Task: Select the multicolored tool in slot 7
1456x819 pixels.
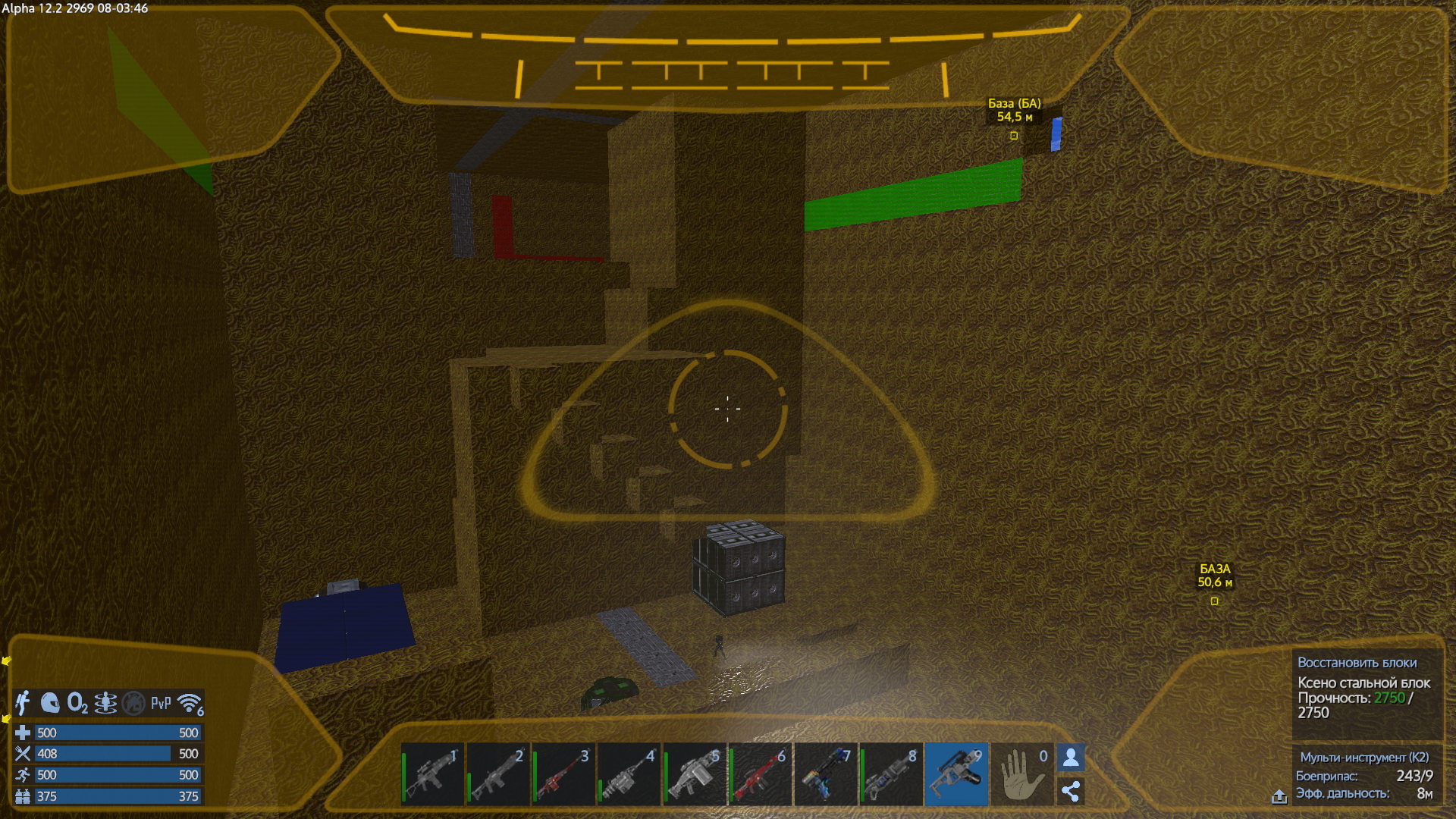Action: click(x=826, y=774)
